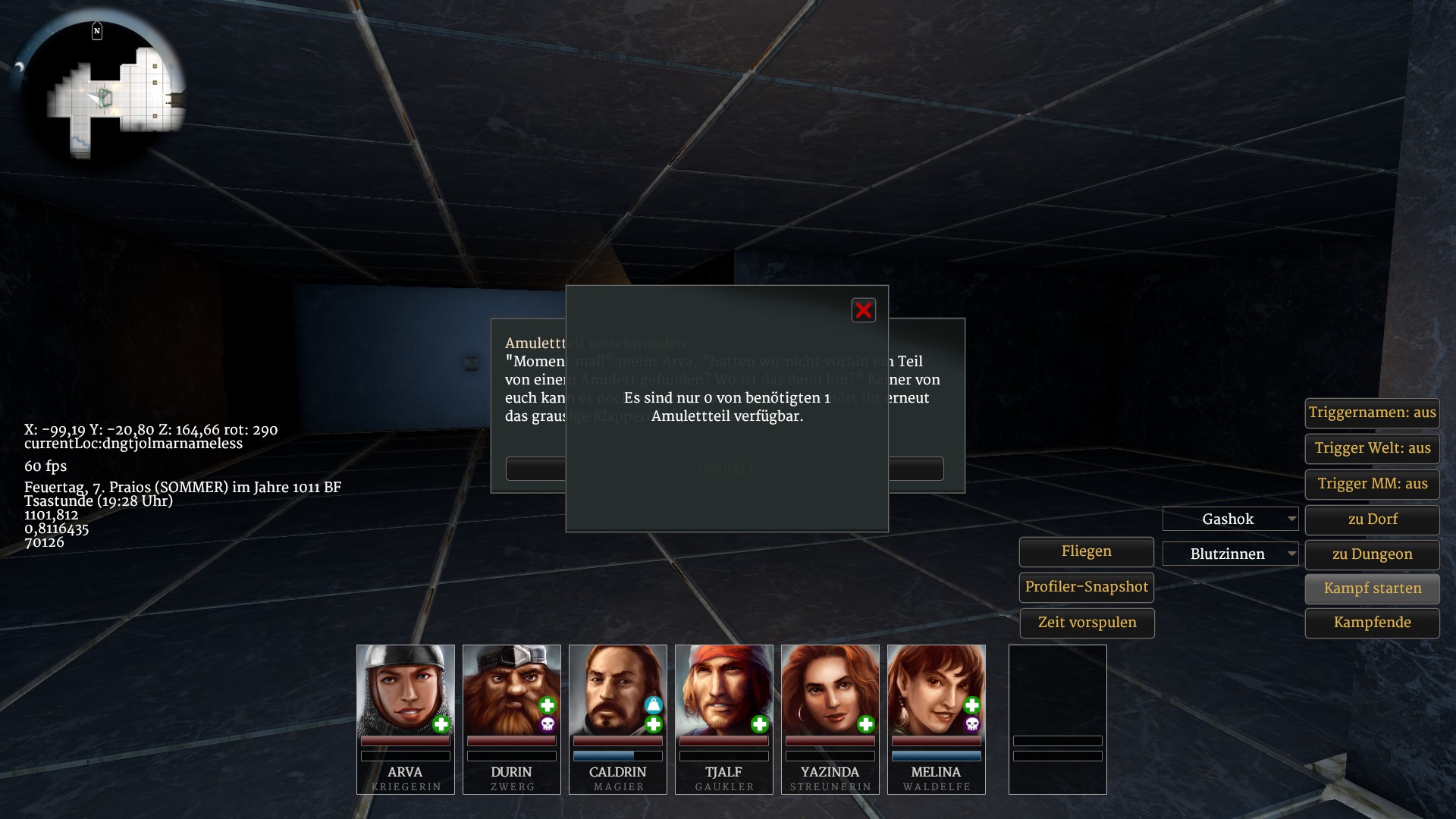Start combat with Kampf starten
Image resolution: width=1456 pixels, height=819 pixels.
[1372, 588]
